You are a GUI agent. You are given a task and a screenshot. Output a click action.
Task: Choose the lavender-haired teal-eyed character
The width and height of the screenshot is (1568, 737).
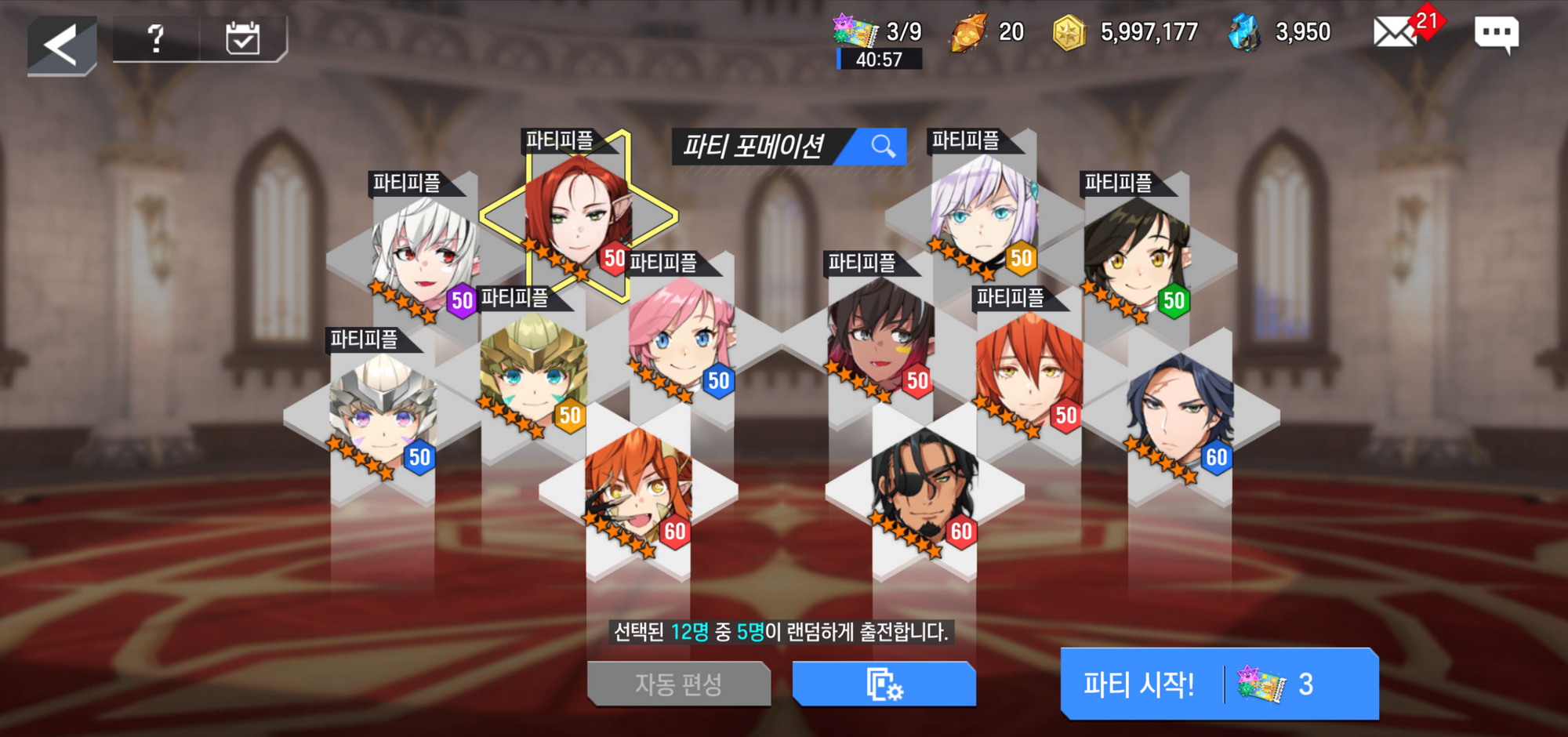[983, 213]
